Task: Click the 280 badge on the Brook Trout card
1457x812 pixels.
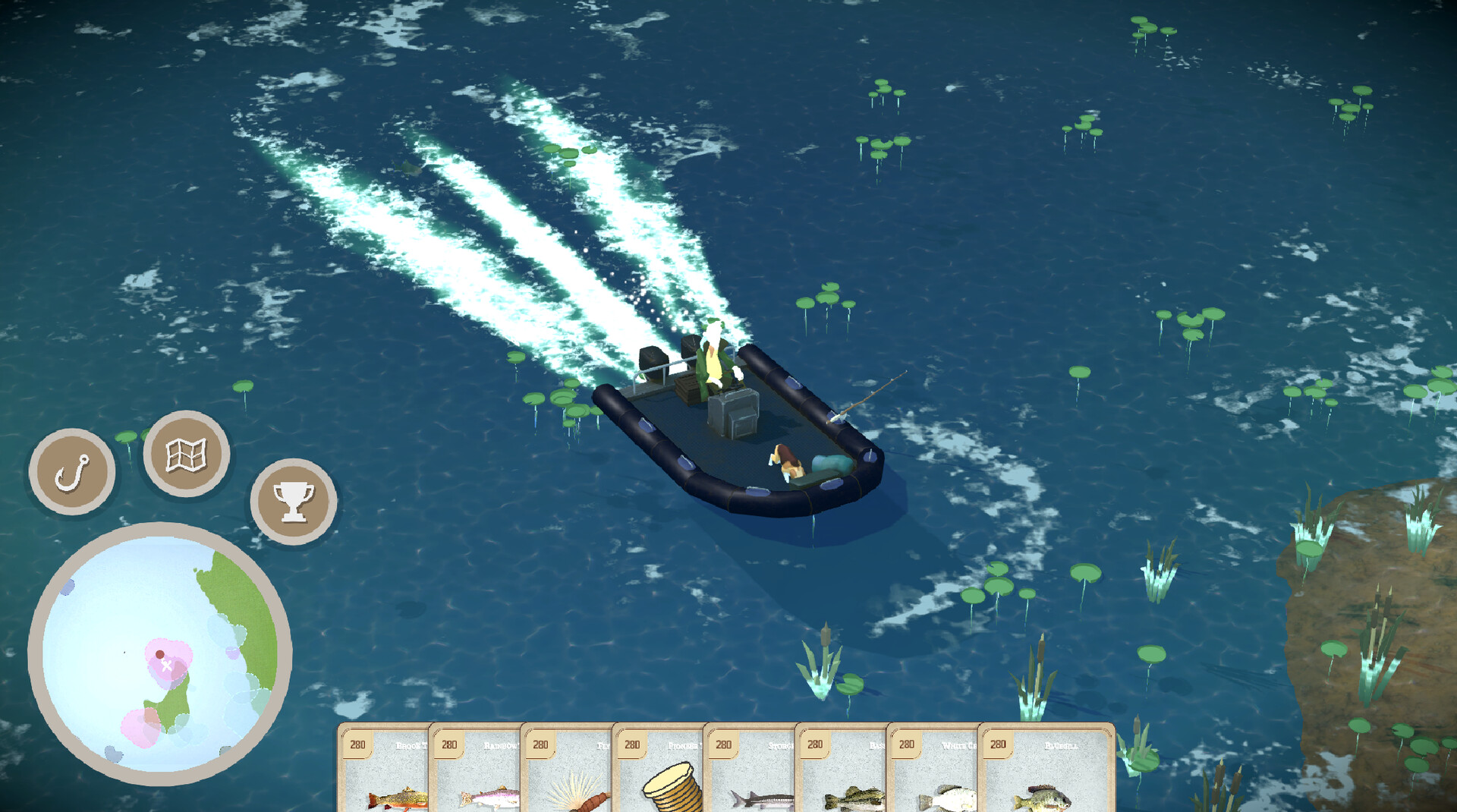Action: click(357, 746)
